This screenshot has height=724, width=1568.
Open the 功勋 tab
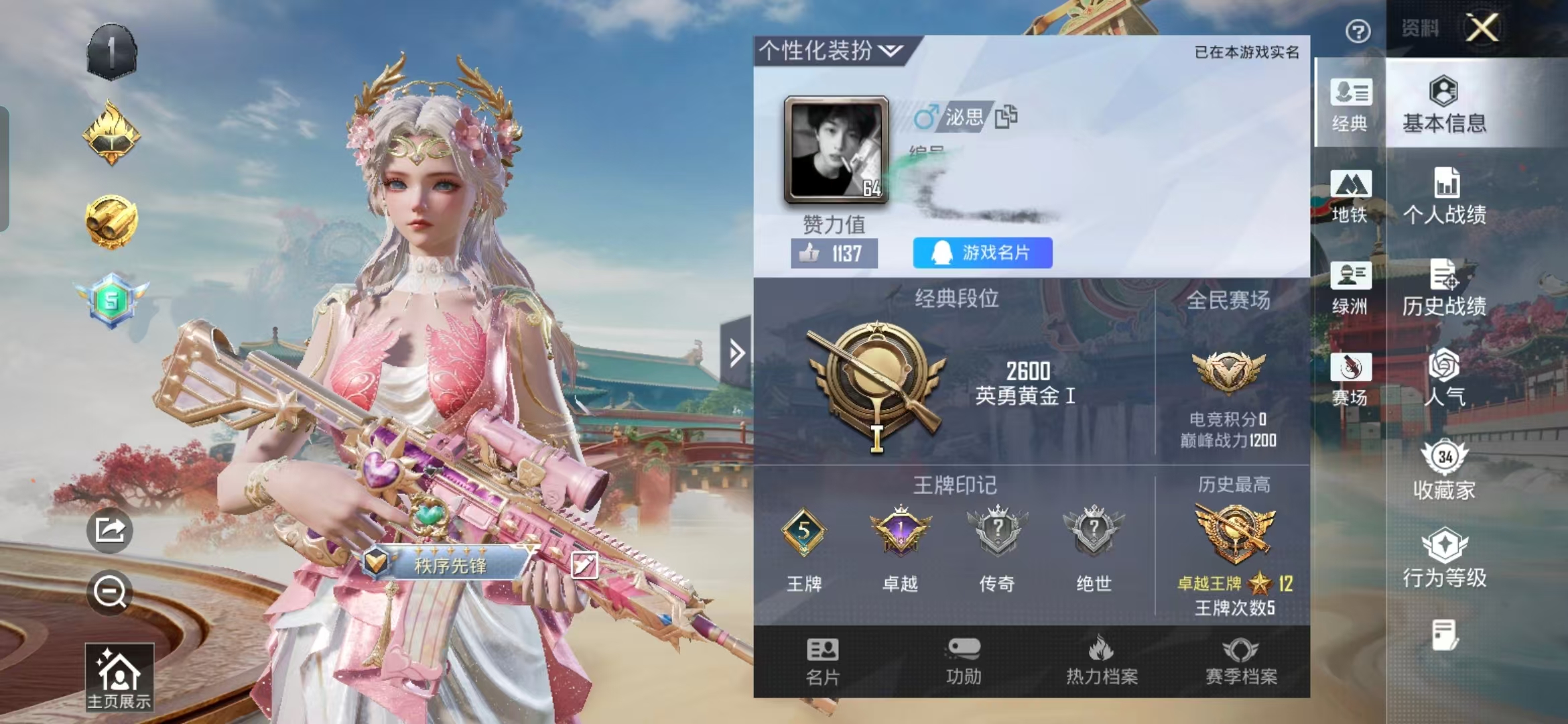coord(964,662)
